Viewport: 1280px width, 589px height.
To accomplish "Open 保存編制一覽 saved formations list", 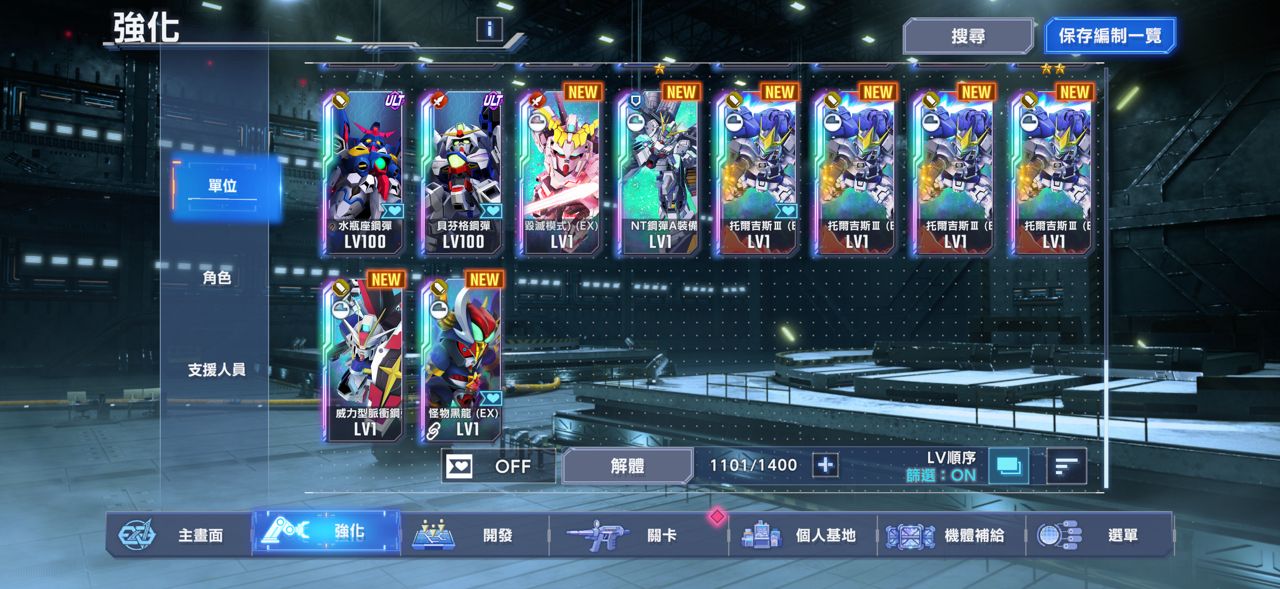I will (1110, 37).
